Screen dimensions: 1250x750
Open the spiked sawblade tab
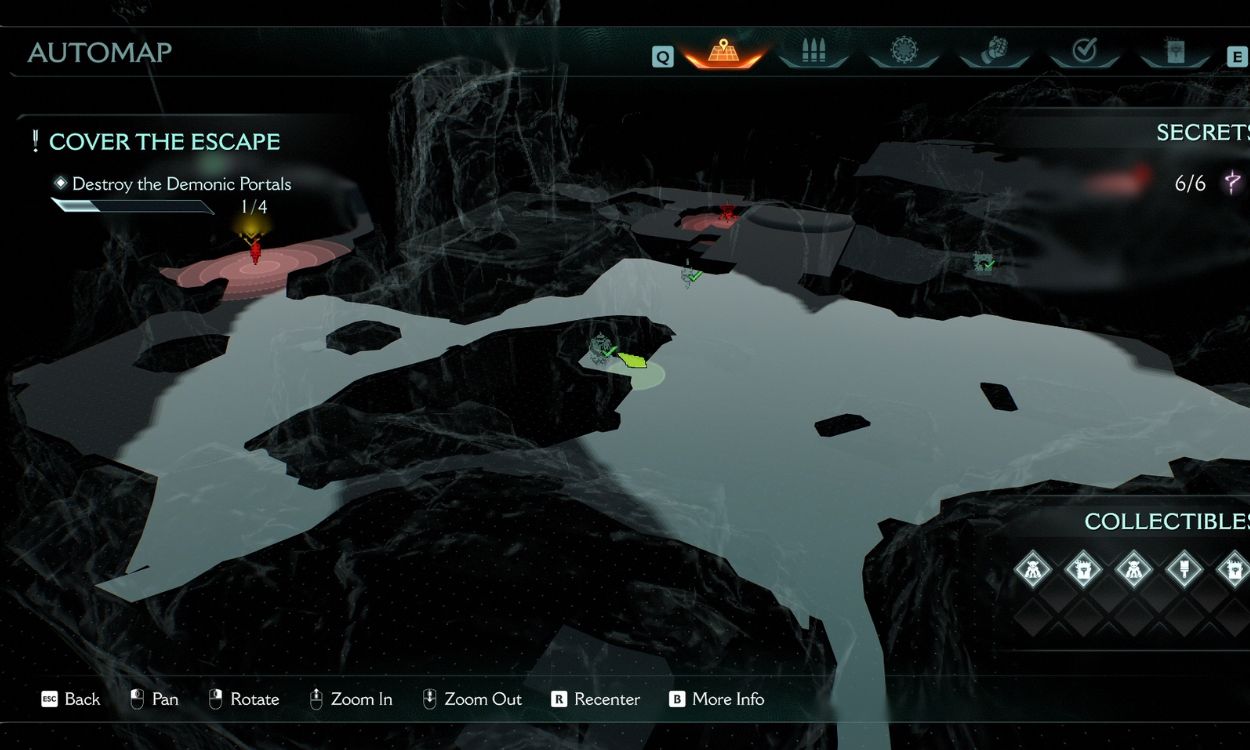[x=904, y=50]
